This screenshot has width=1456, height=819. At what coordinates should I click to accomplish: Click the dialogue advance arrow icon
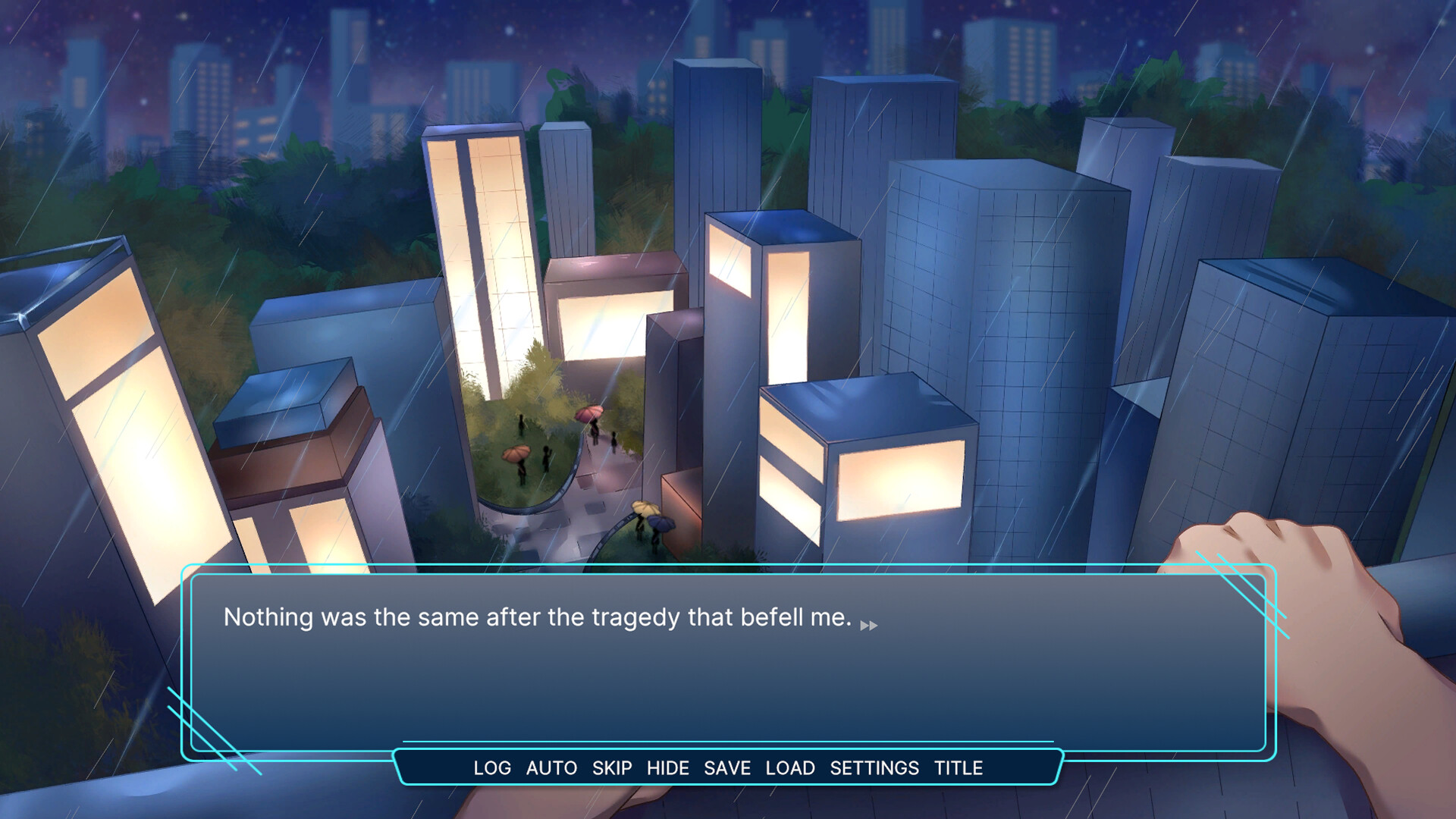pos(869,626)
